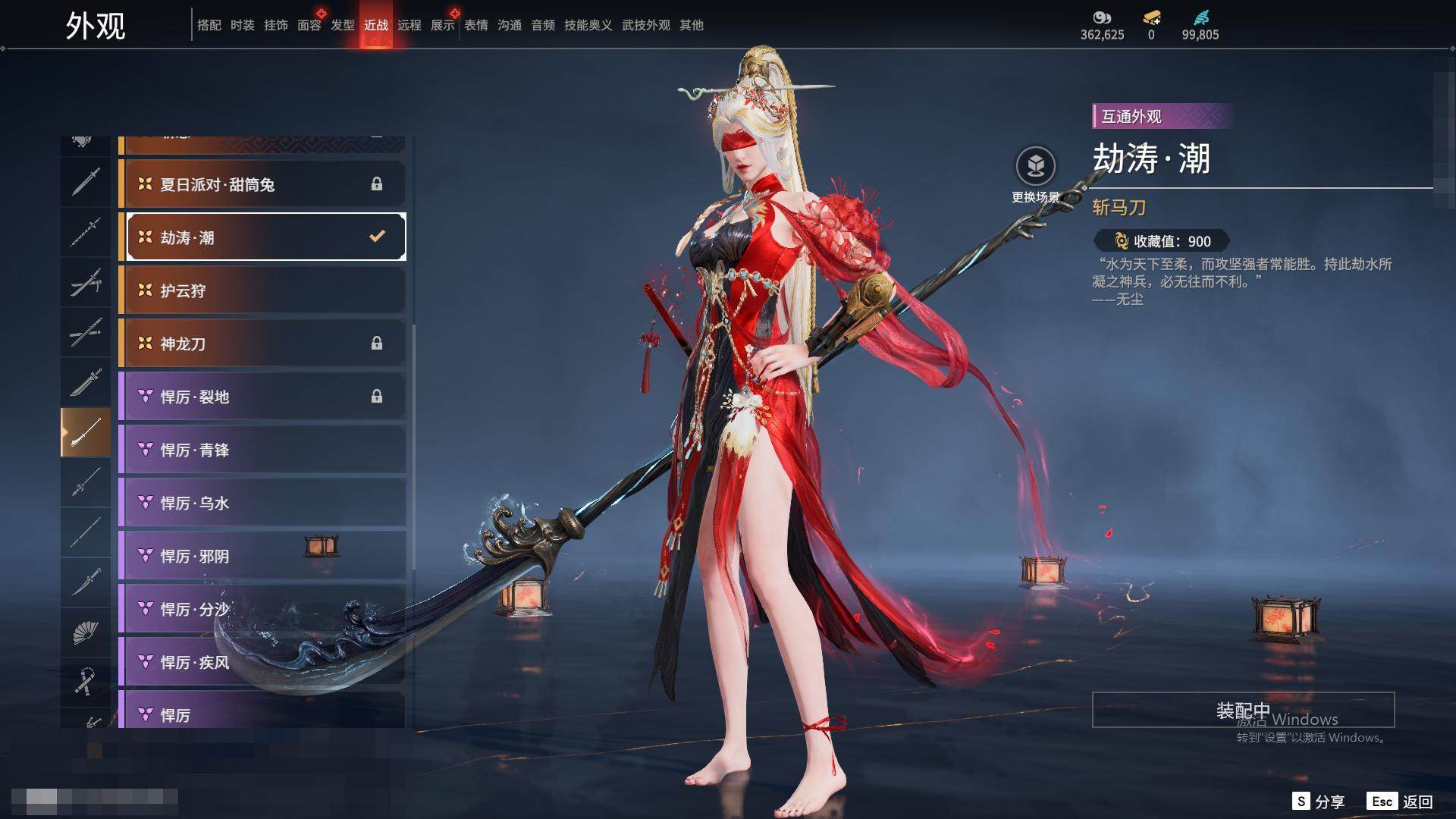The width and height of the screenshot is (1456, 819).
Task: Open the 时装 tab
Action: 242,25
